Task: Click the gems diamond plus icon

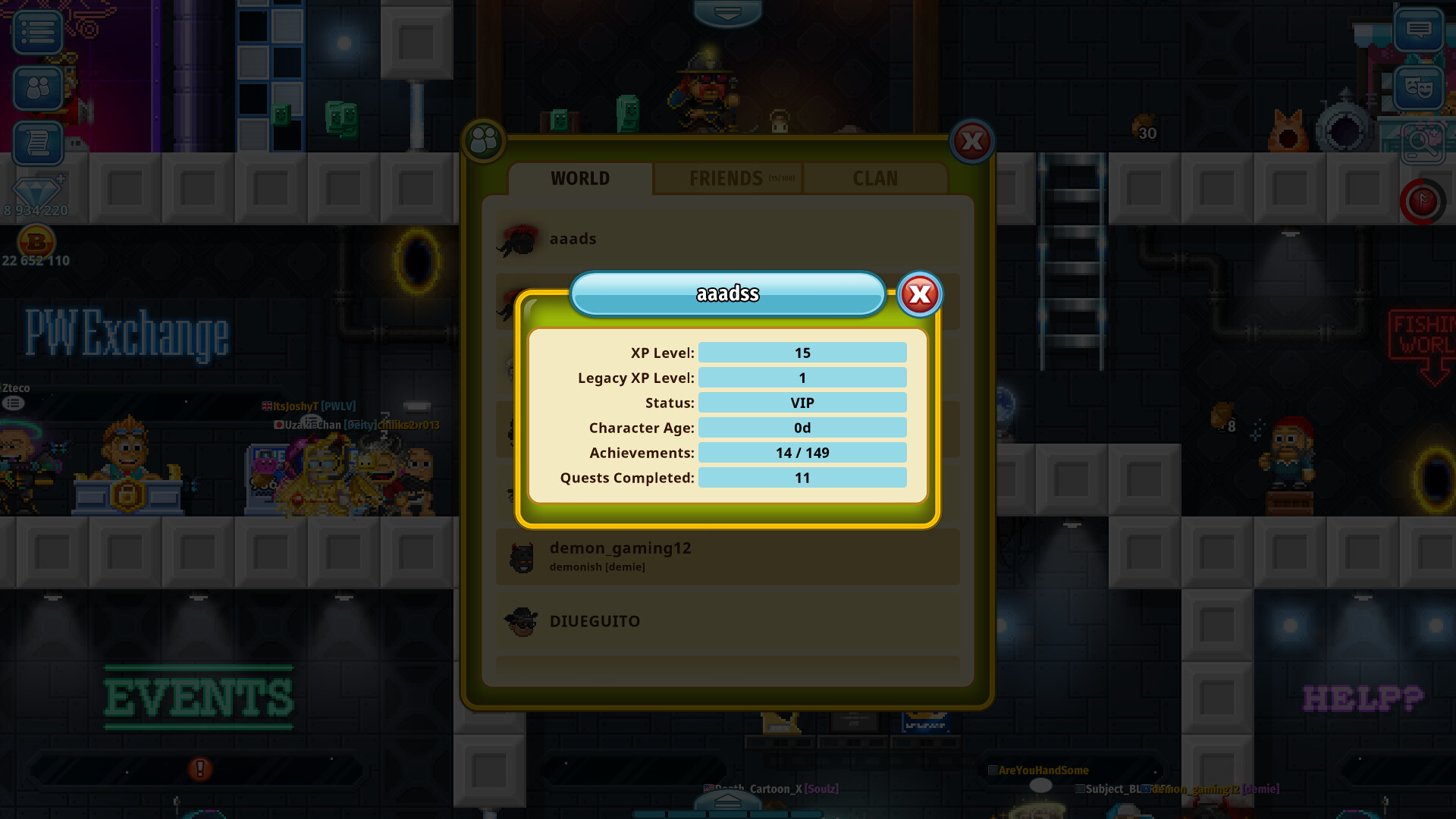Action: pos(36,192)
